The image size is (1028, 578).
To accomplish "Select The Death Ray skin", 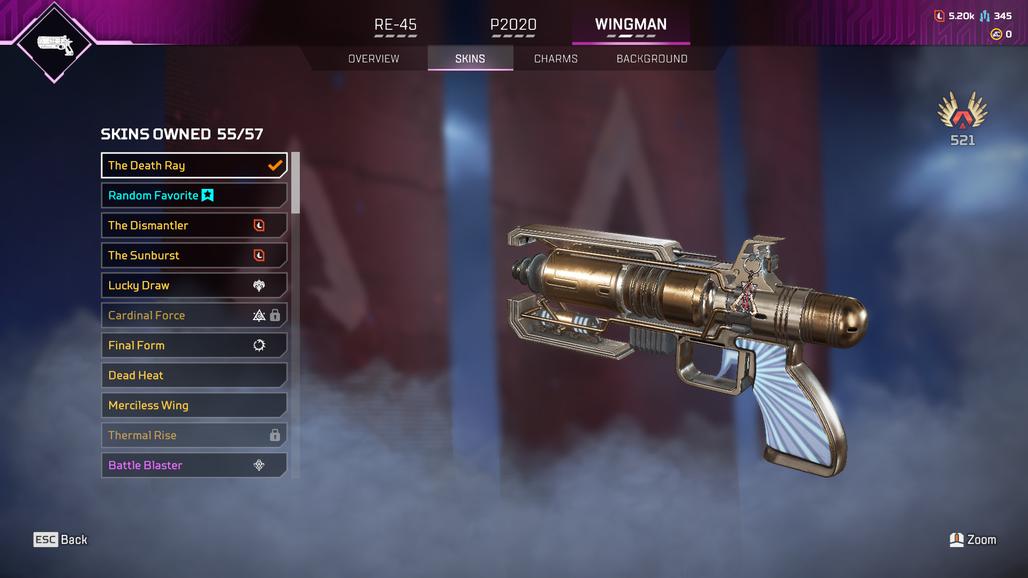I will click(194, 166).
